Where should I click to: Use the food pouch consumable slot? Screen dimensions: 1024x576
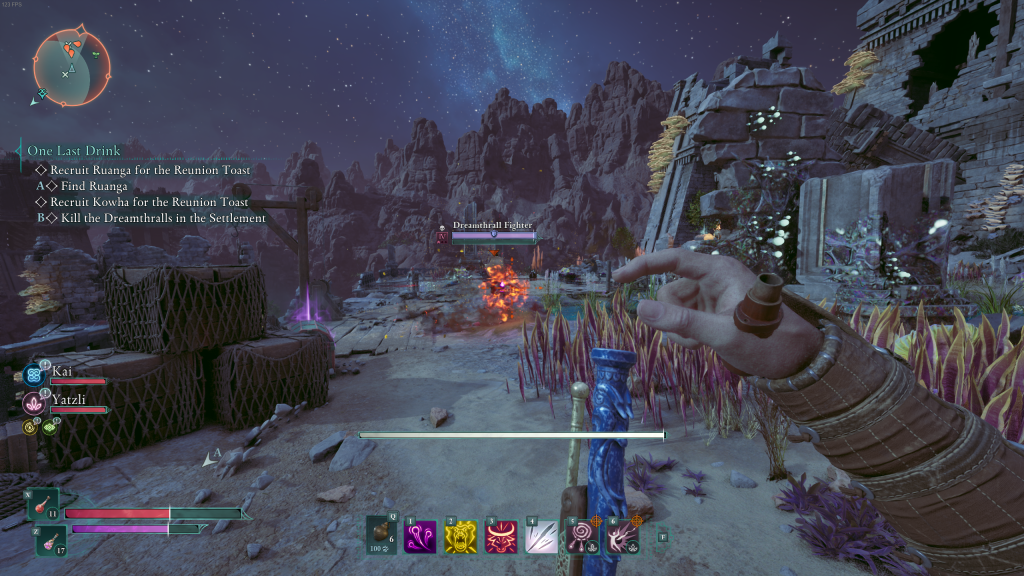pos(381,535)
